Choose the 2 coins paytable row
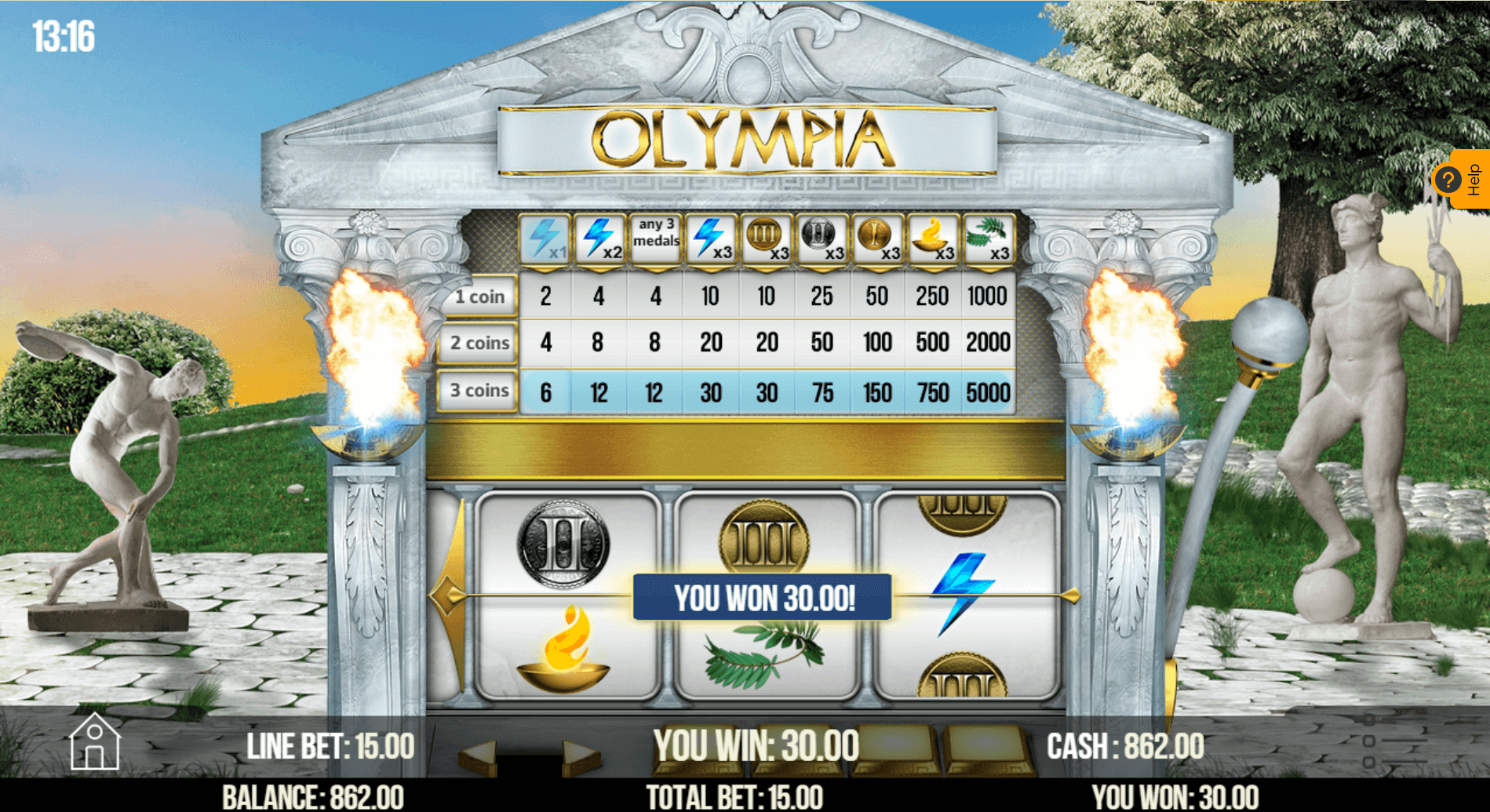The image size is (1490, 812). (479, 343)
